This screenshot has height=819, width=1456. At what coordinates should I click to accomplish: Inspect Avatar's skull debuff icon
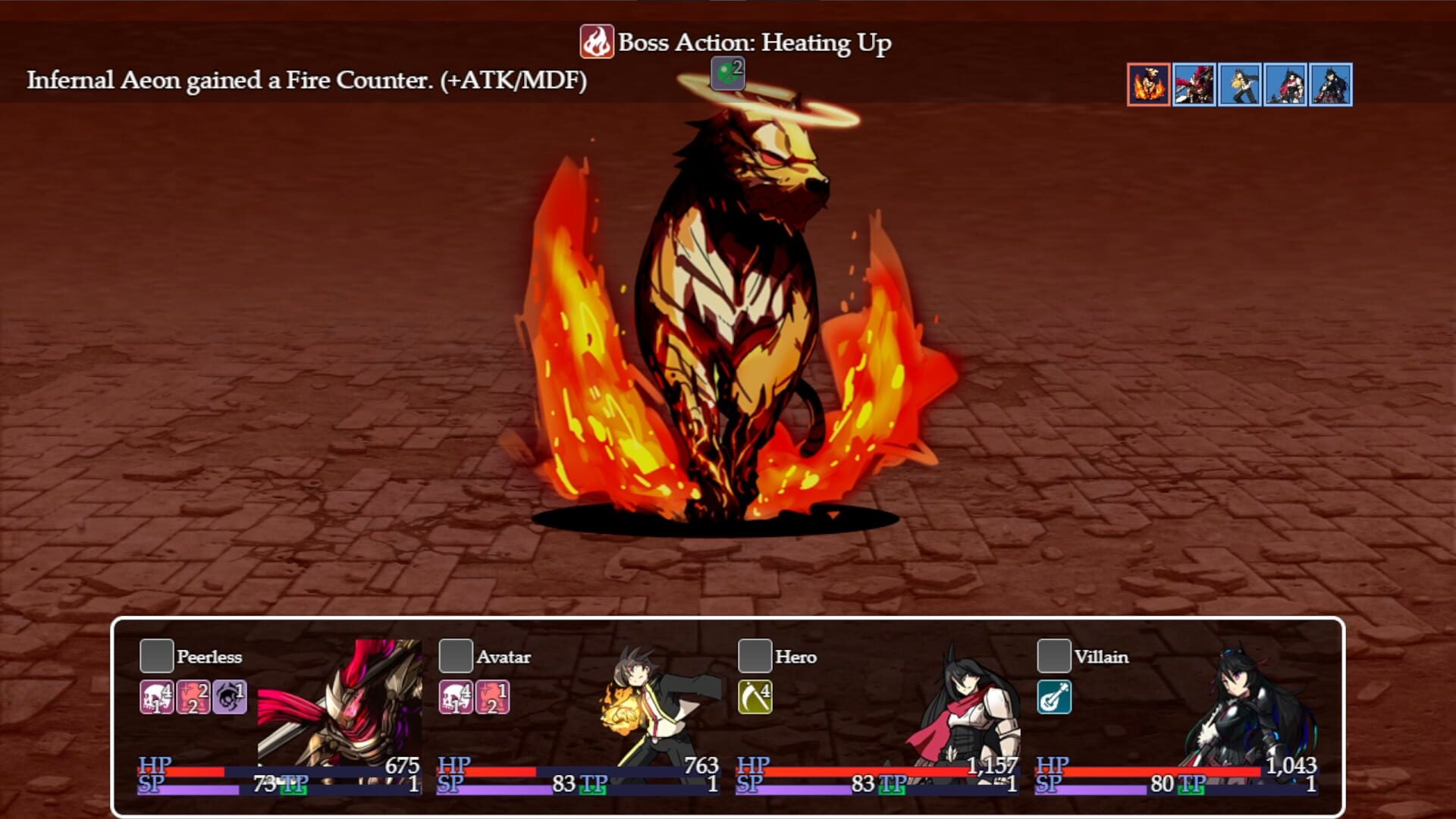pos(453,698)
